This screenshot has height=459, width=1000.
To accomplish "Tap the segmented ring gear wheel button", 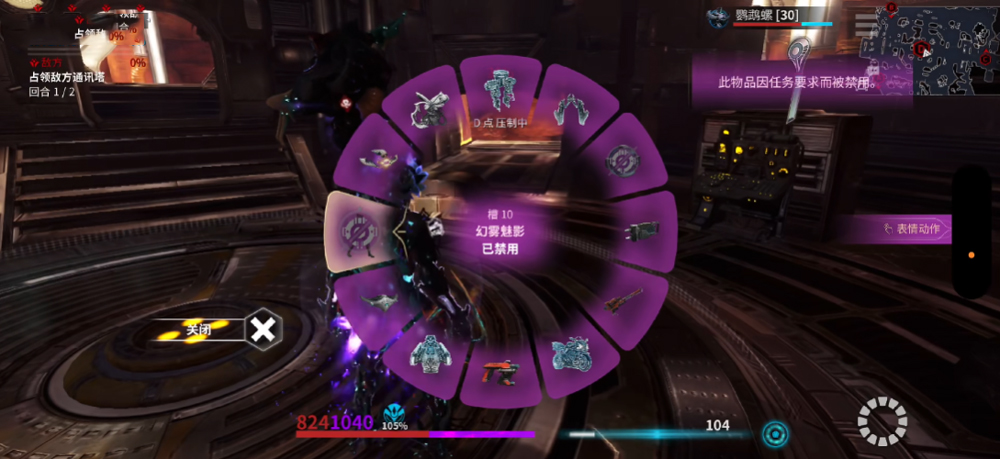I will click(882, 421).
